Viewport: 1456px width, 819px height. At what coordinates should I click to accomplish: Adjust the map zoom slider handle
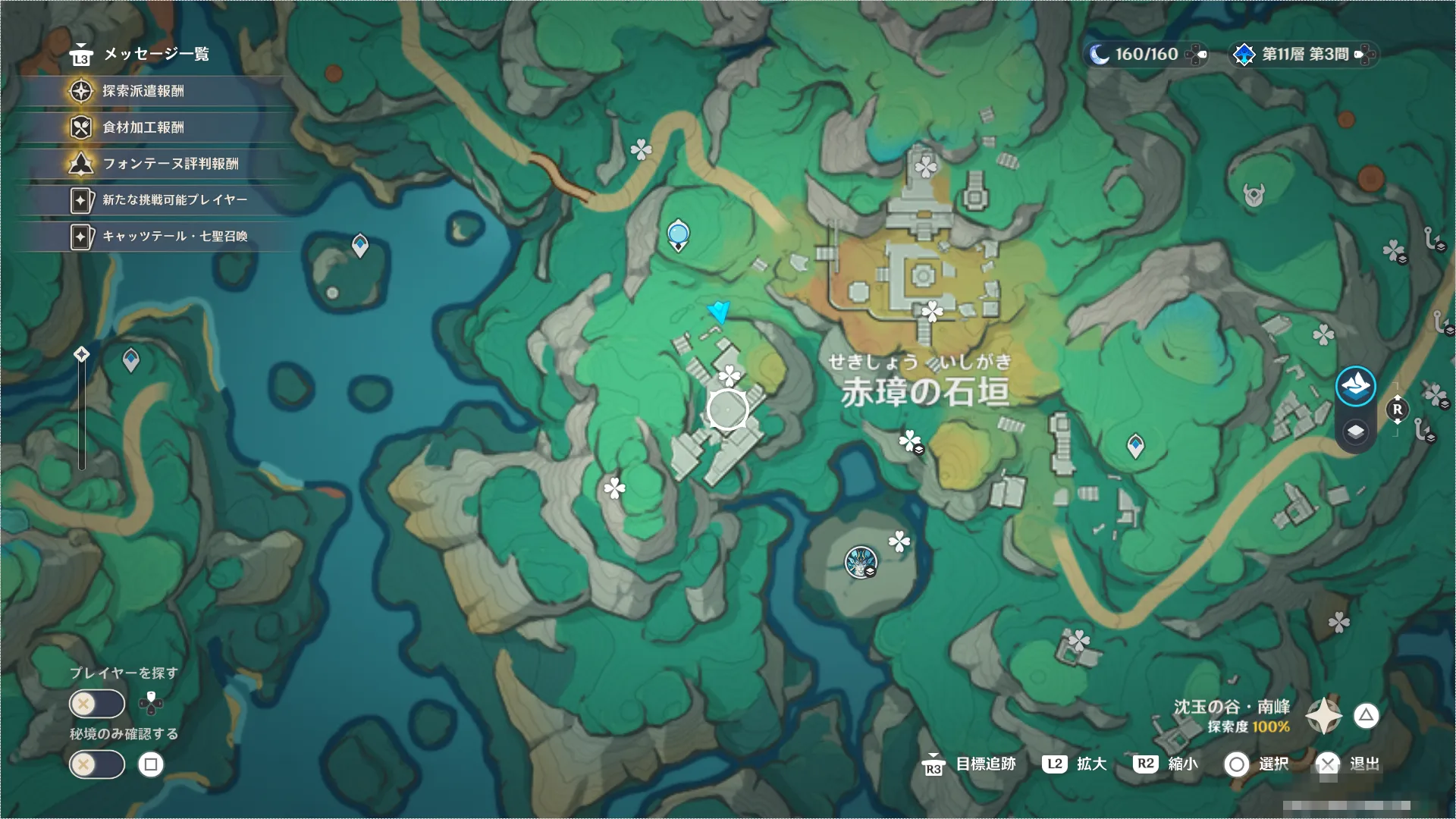click(81, 354)
